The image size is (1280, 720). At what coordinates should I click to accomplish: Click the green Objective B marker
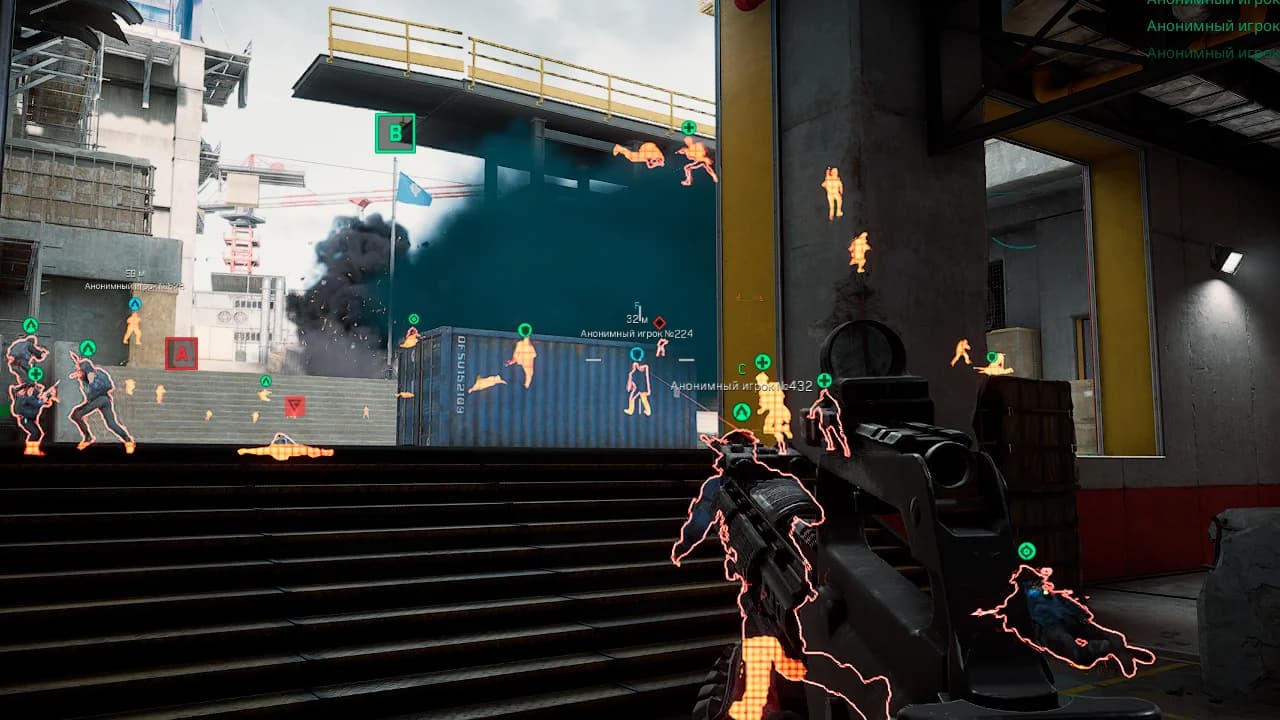[x=396, y=130]
